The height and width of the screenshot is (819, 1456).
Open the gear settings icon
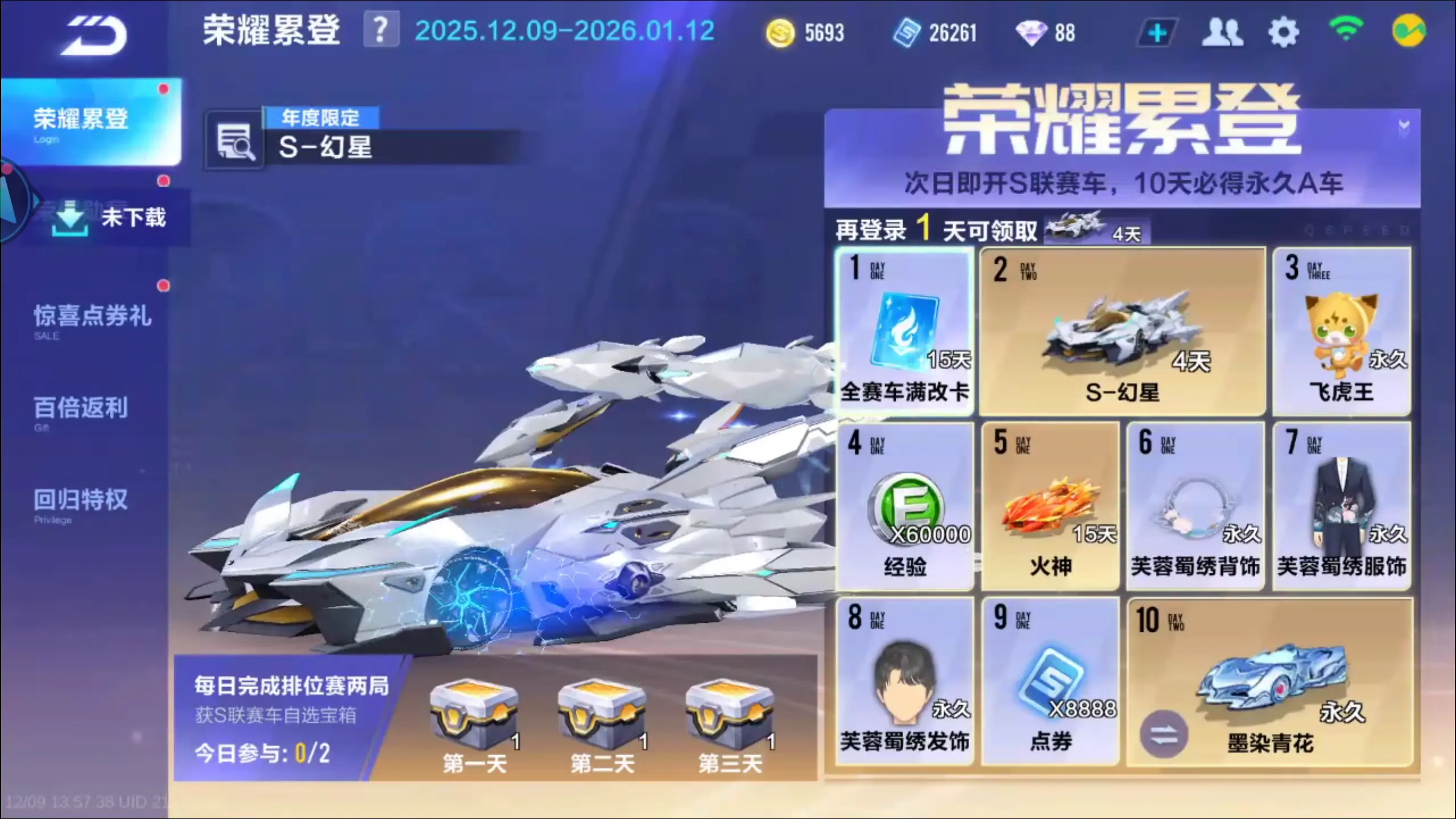pyautogui.click(x=1283, y=33)
